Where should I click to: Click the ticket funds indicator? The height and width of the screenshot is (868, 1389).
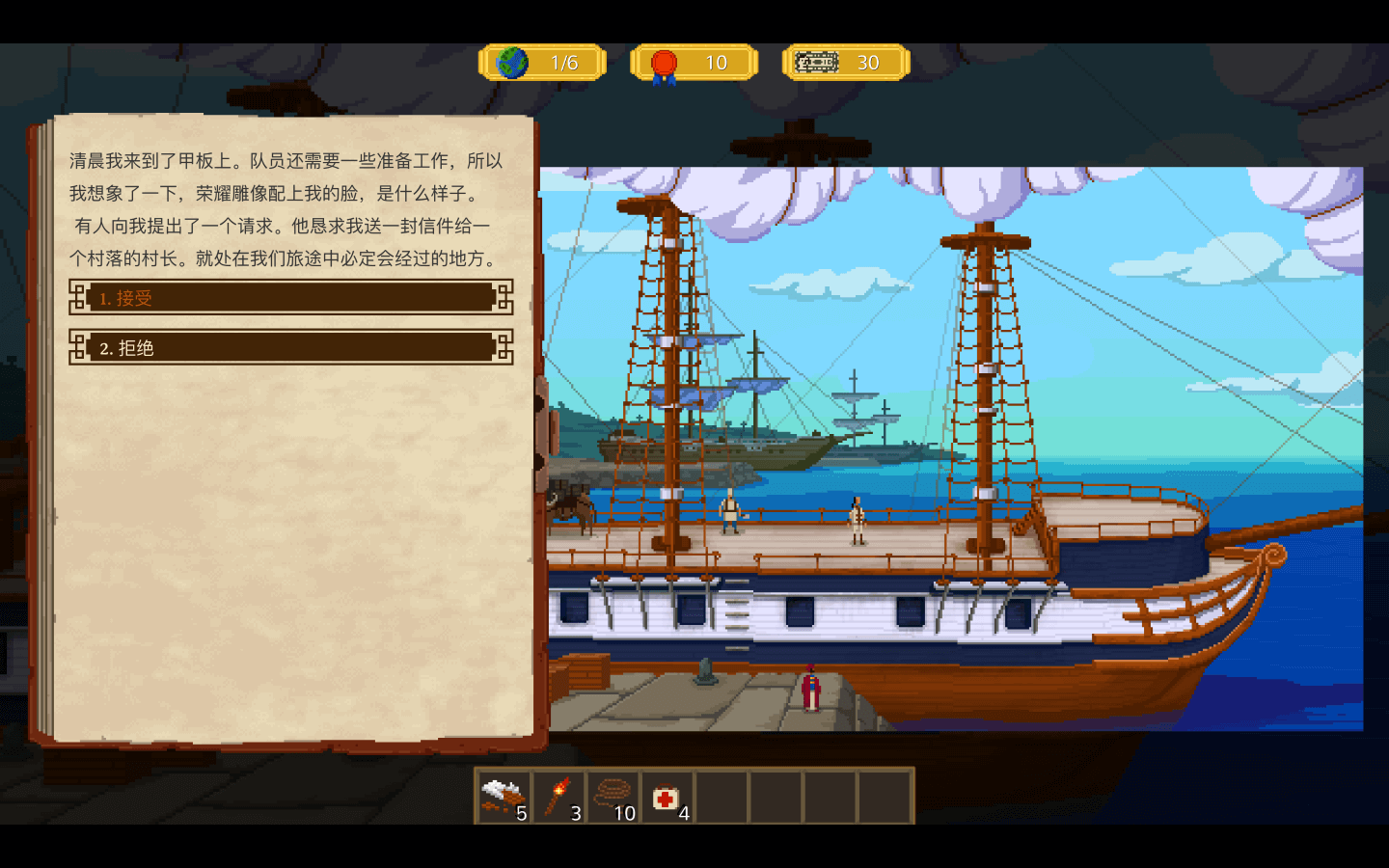click(845, 63)
